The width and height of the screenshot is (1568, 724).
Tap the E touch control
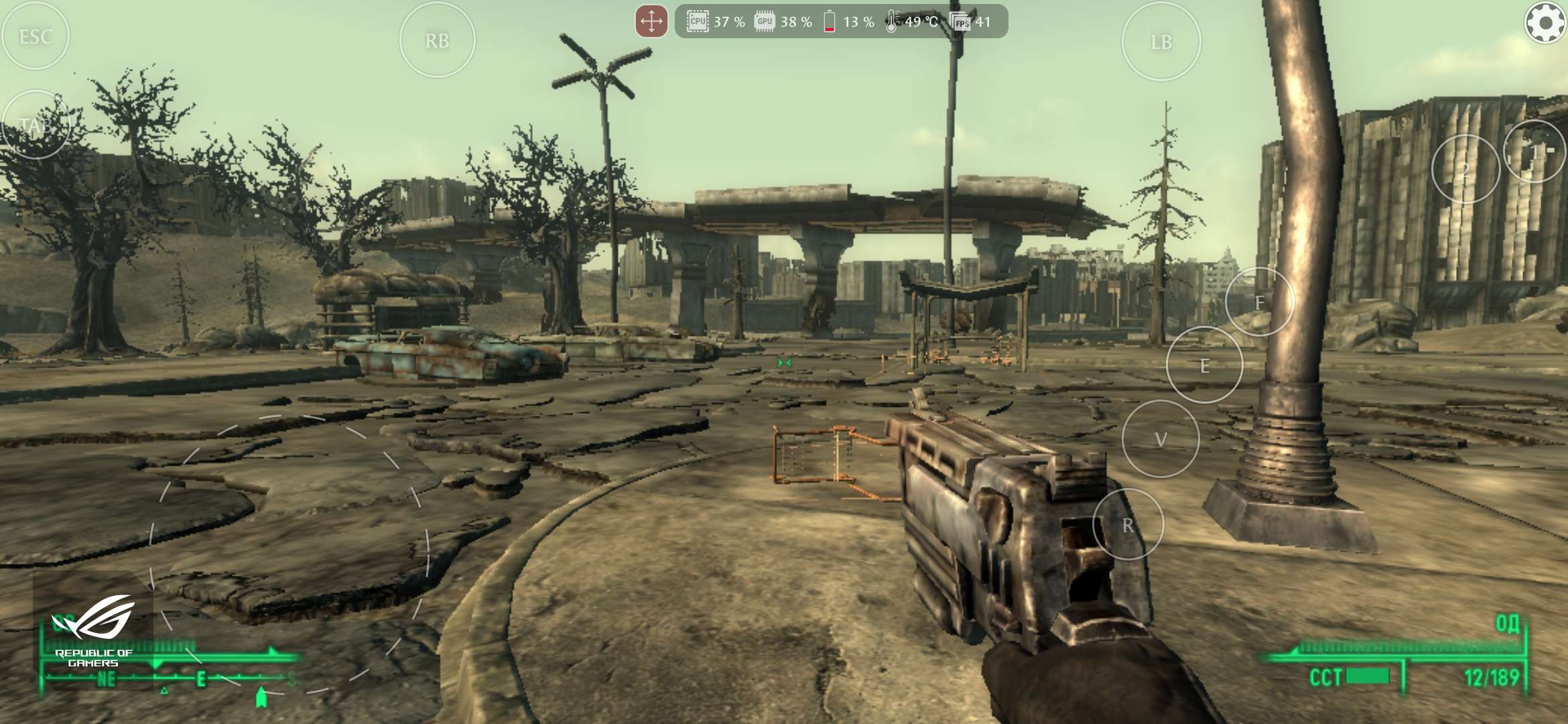(x=1204, y=365)
